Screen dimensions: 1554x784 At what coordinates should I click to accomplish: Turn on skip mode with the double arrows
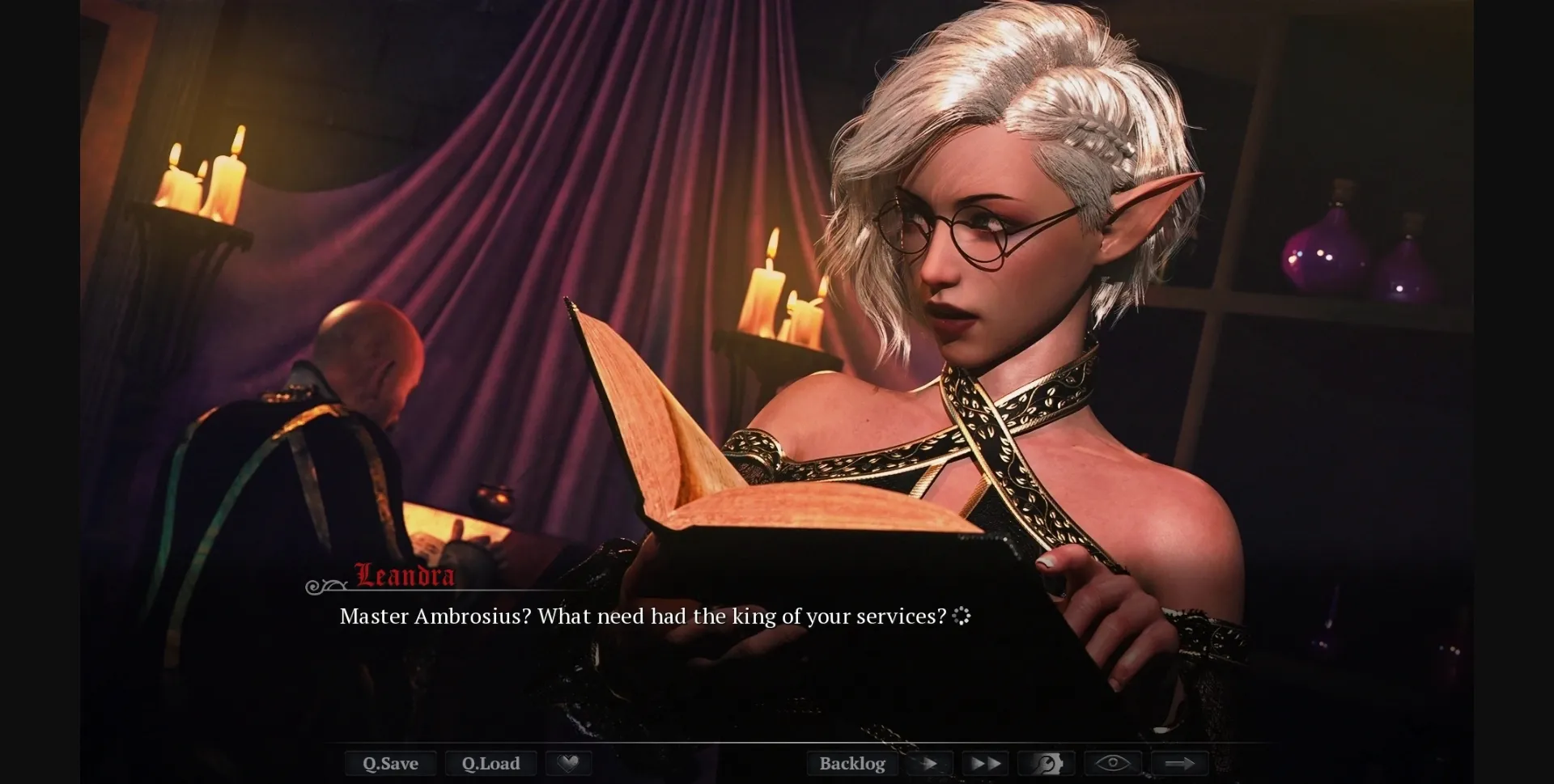[983, 763]
